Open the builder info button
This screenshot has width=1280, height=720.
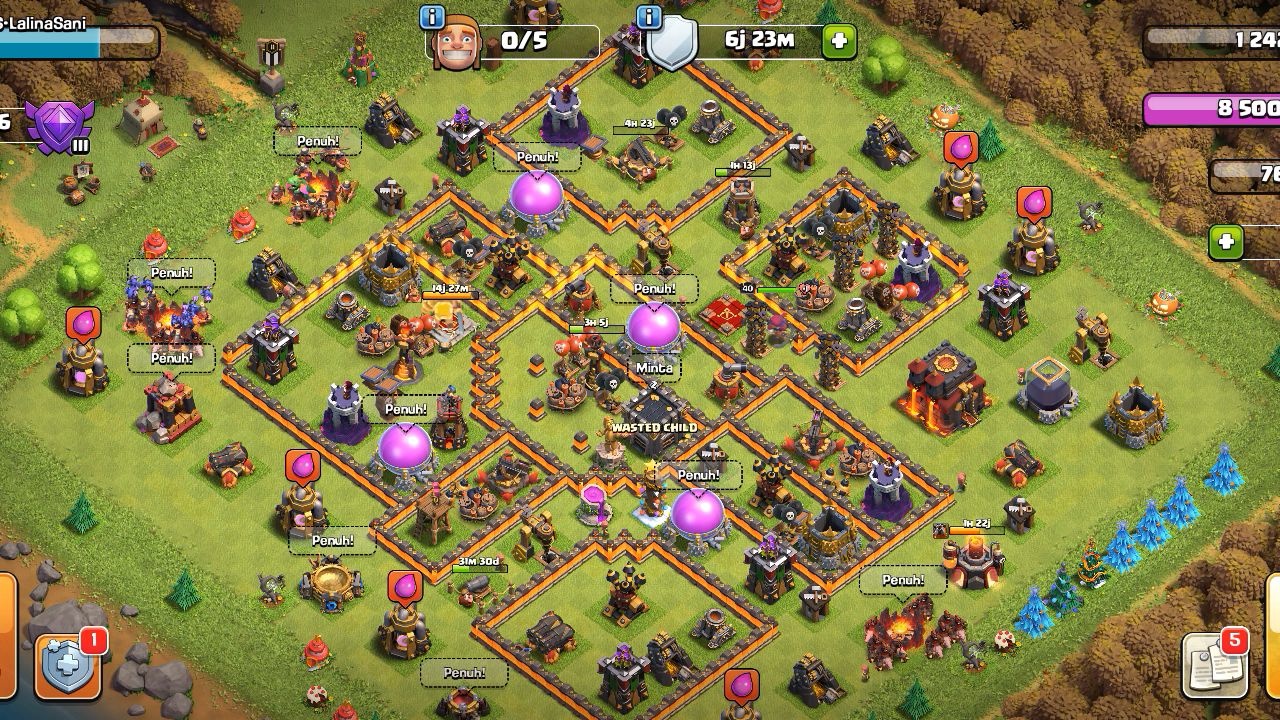[432, 17]
